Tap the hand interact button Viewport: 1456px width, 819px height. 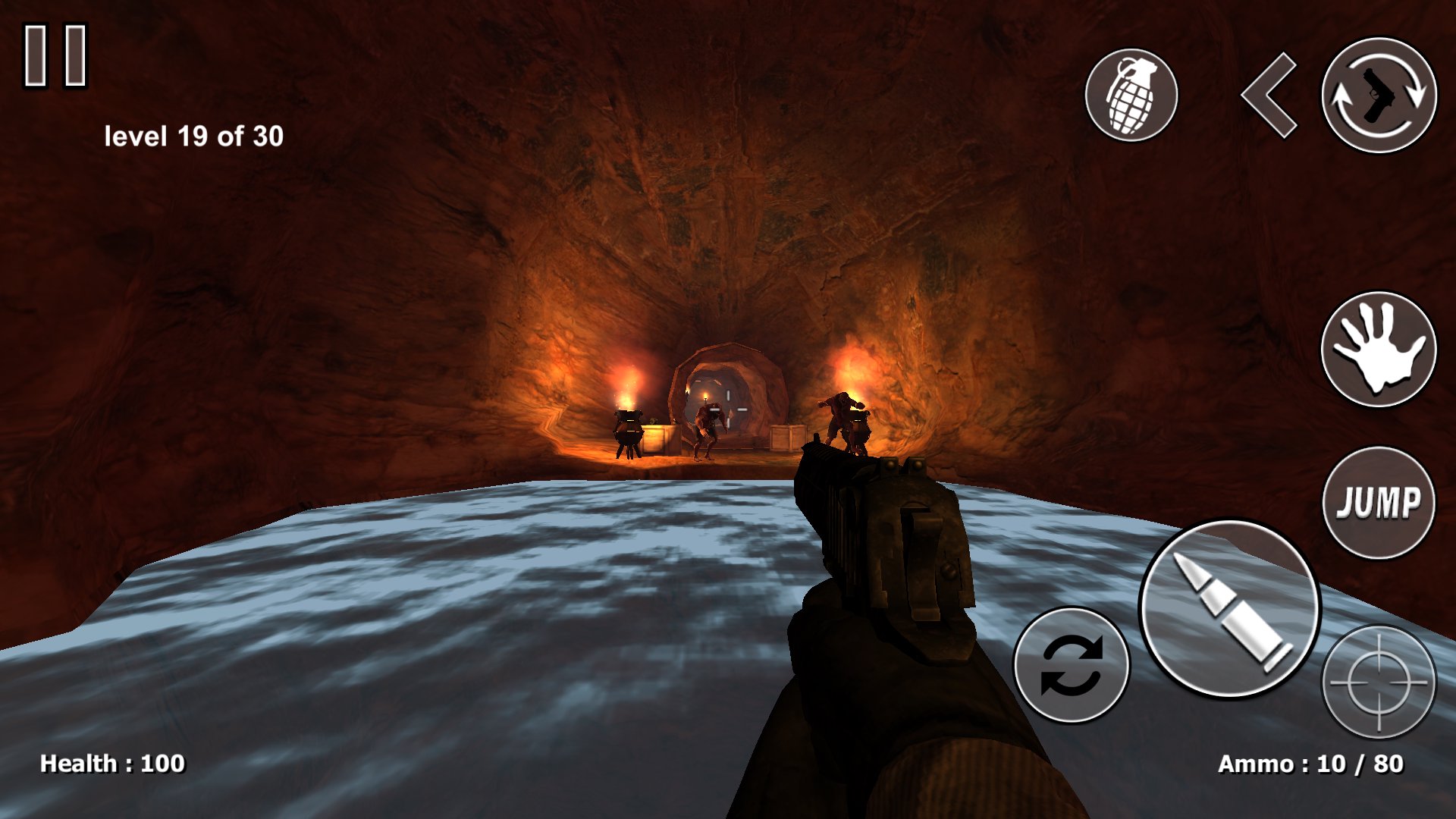[x=1378, y=349]
